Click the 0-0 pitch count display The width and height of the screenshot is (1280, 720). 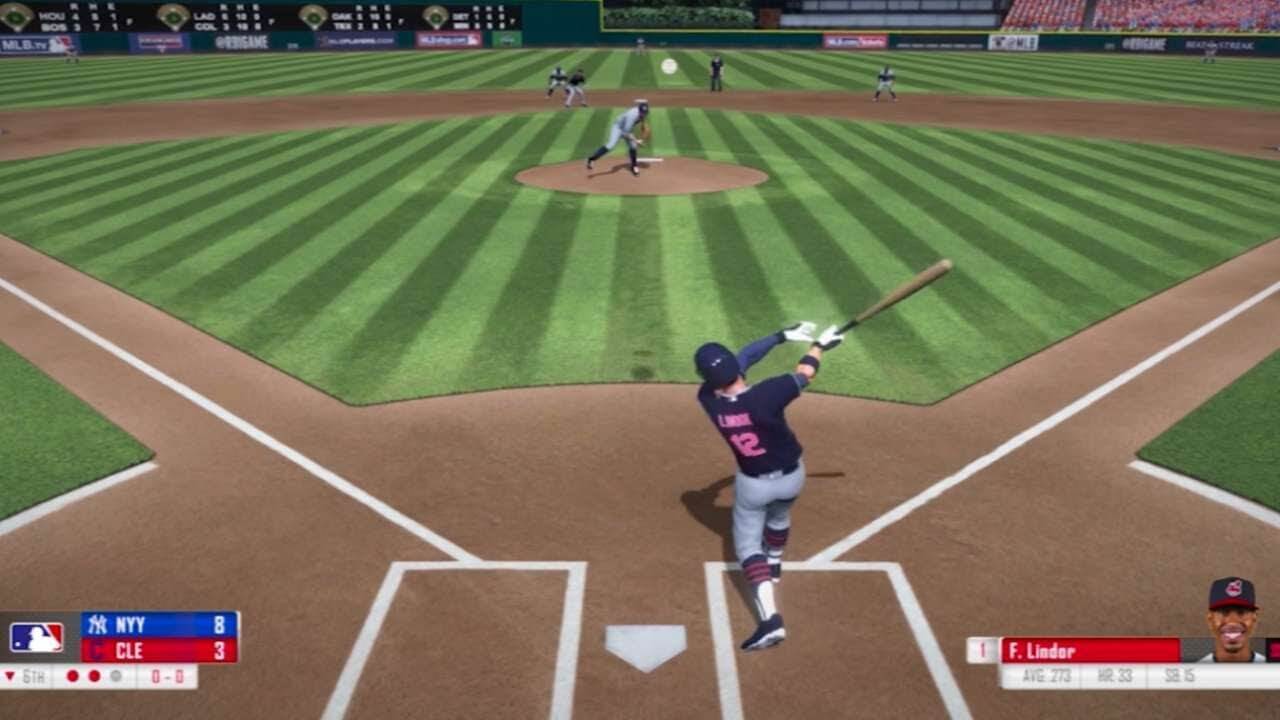(166, 676)
